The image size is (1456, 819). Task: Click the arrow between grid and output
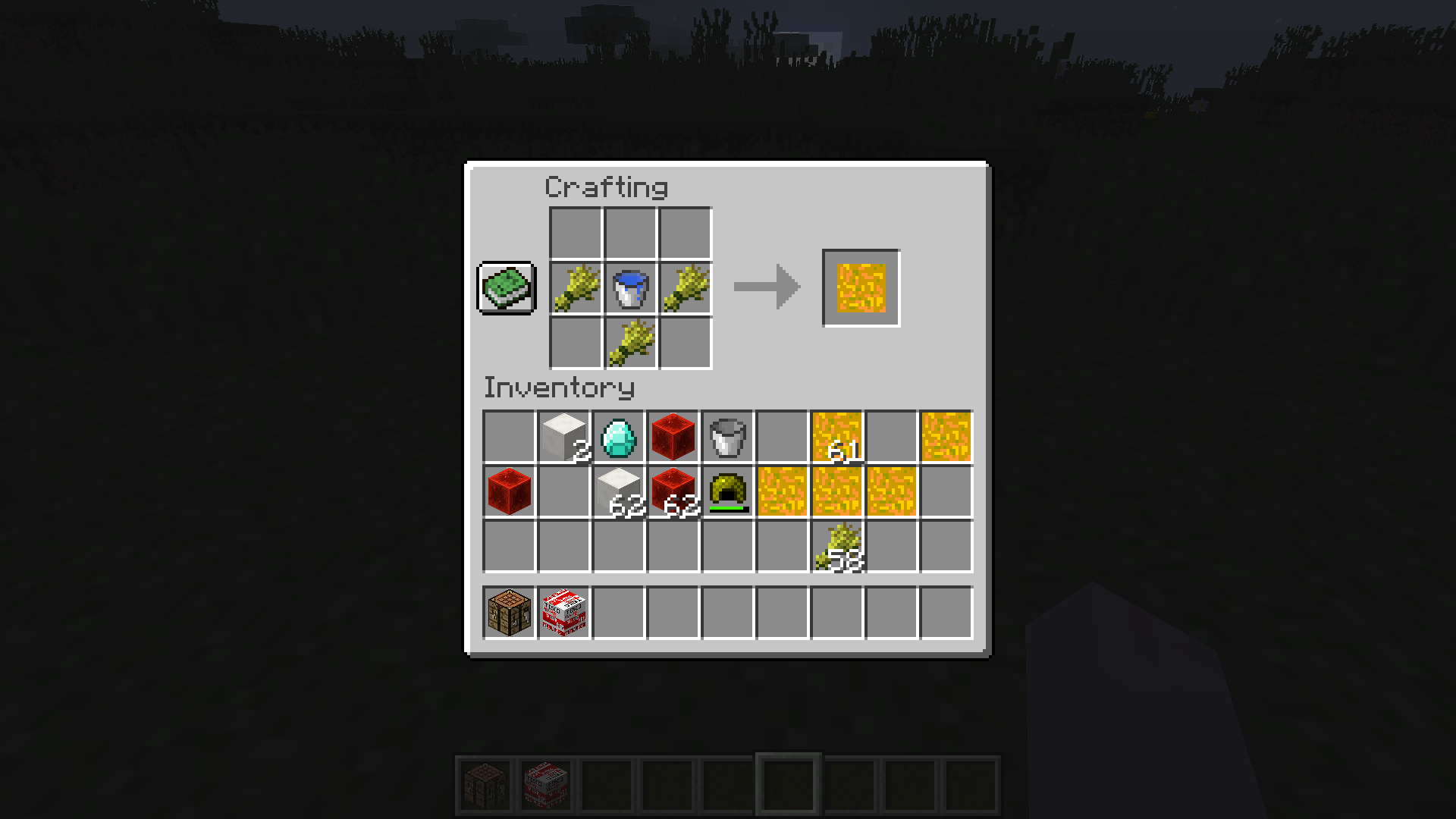tap(766, 287)
